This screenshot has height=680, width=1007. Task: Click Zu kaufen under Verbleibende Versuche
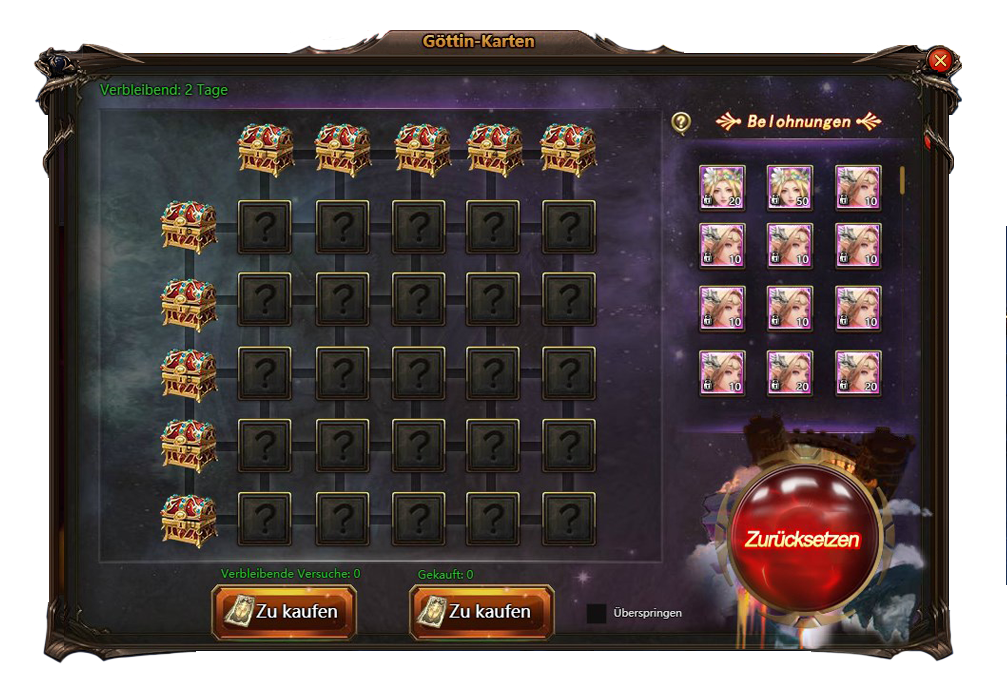click(x=284, y=611)
